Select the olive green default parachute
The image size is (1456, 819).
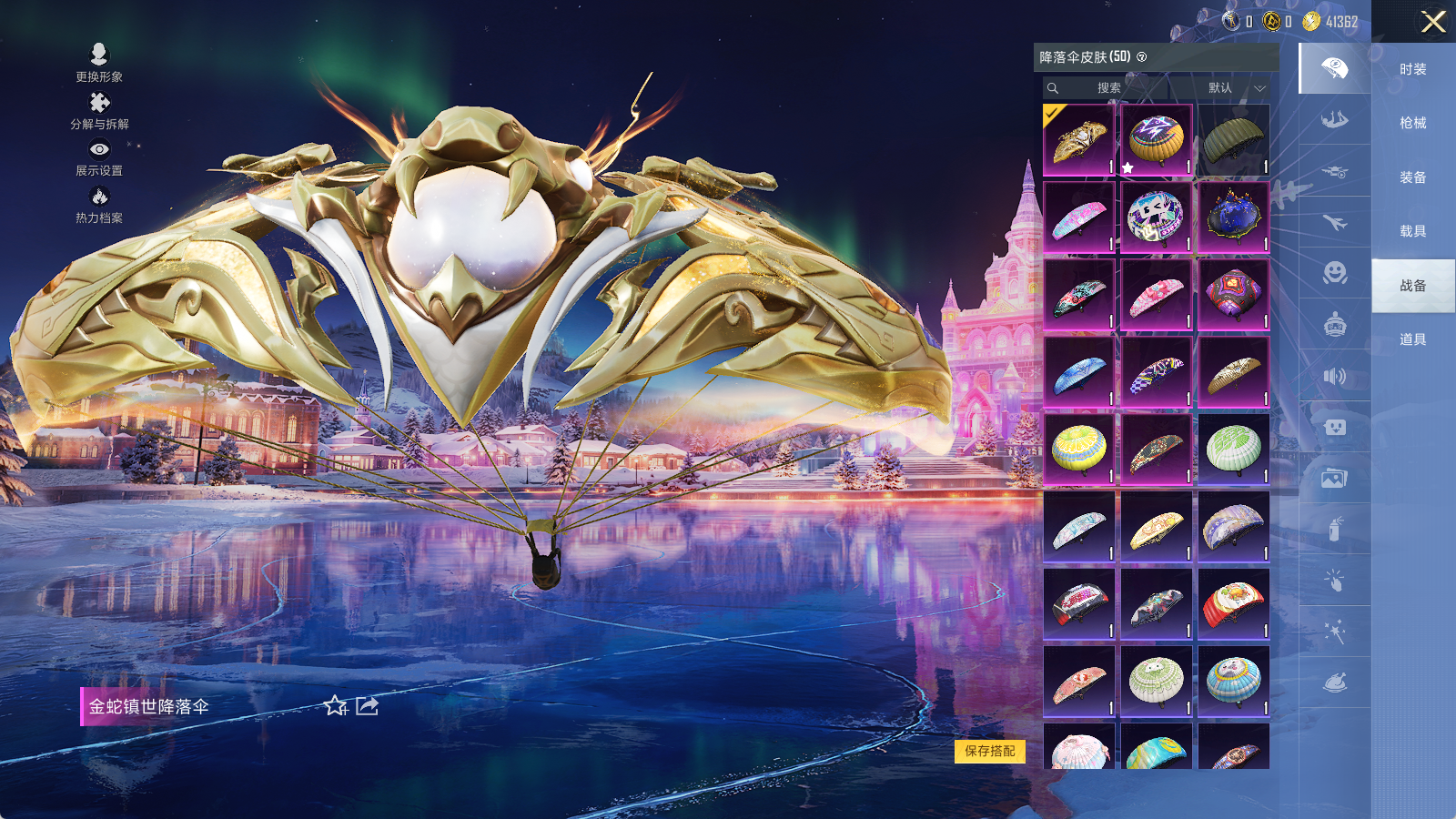1233,140
